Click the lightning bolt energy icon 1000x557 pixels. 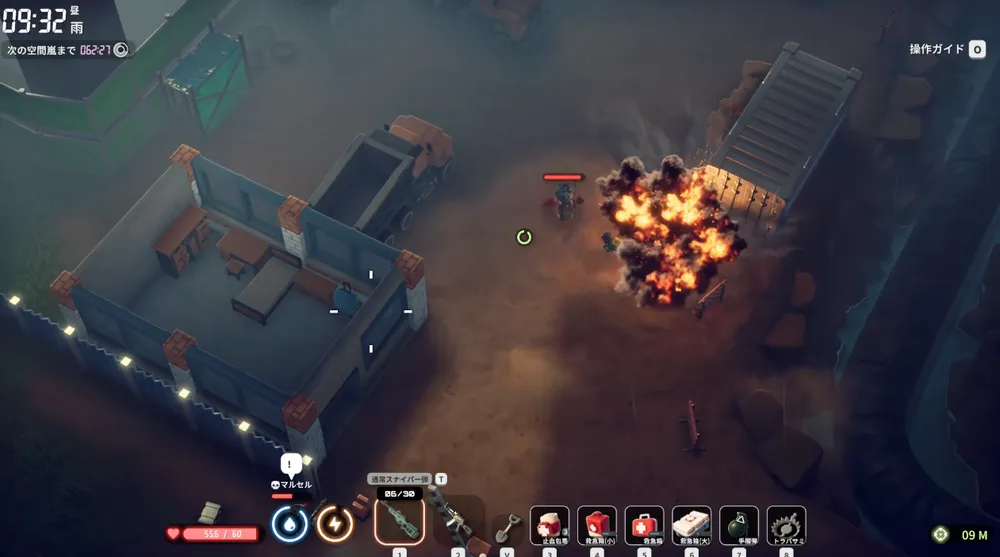(335, 523)
